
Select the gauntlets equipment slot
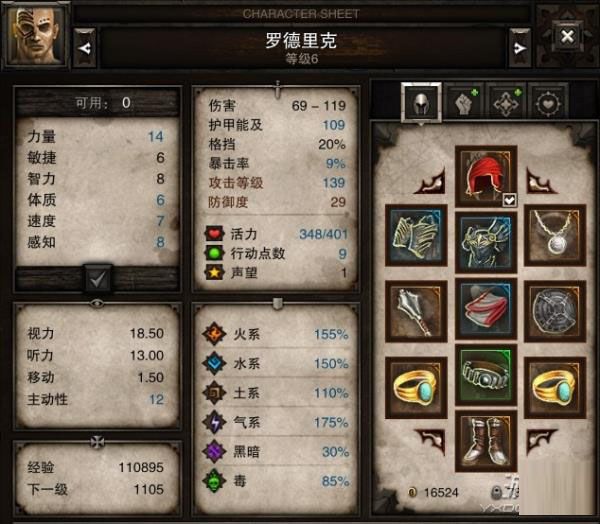[x=416, y=236]
